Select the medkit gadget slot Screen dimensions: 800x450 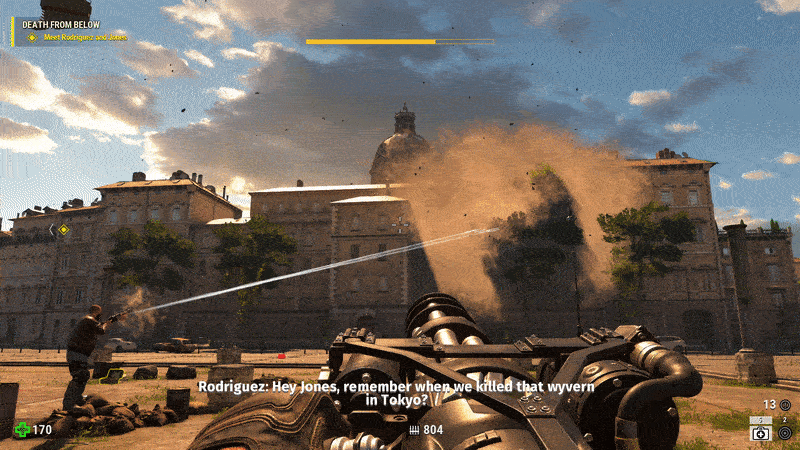tap(760, 433)
